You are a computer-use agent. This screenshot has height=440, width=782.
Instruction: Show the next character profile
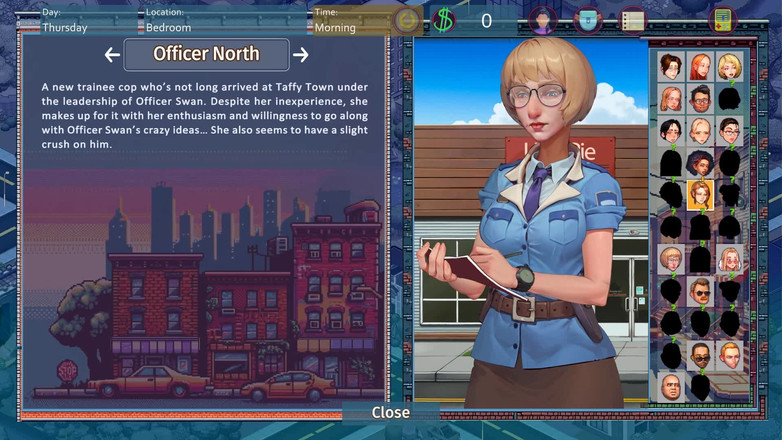click(x=300, y=55)
